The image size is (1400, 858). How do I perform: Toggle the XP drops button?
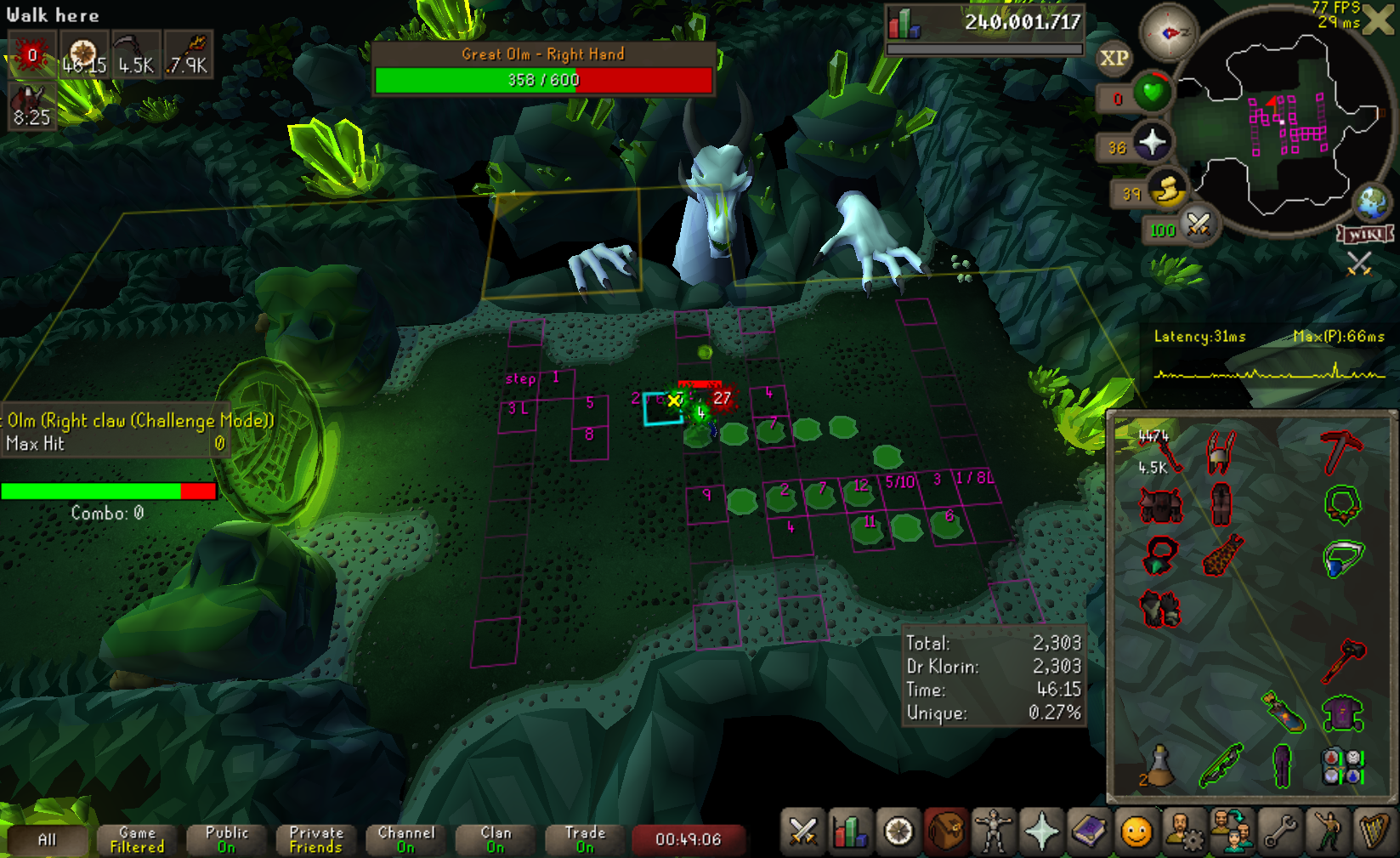(1114, 58)
